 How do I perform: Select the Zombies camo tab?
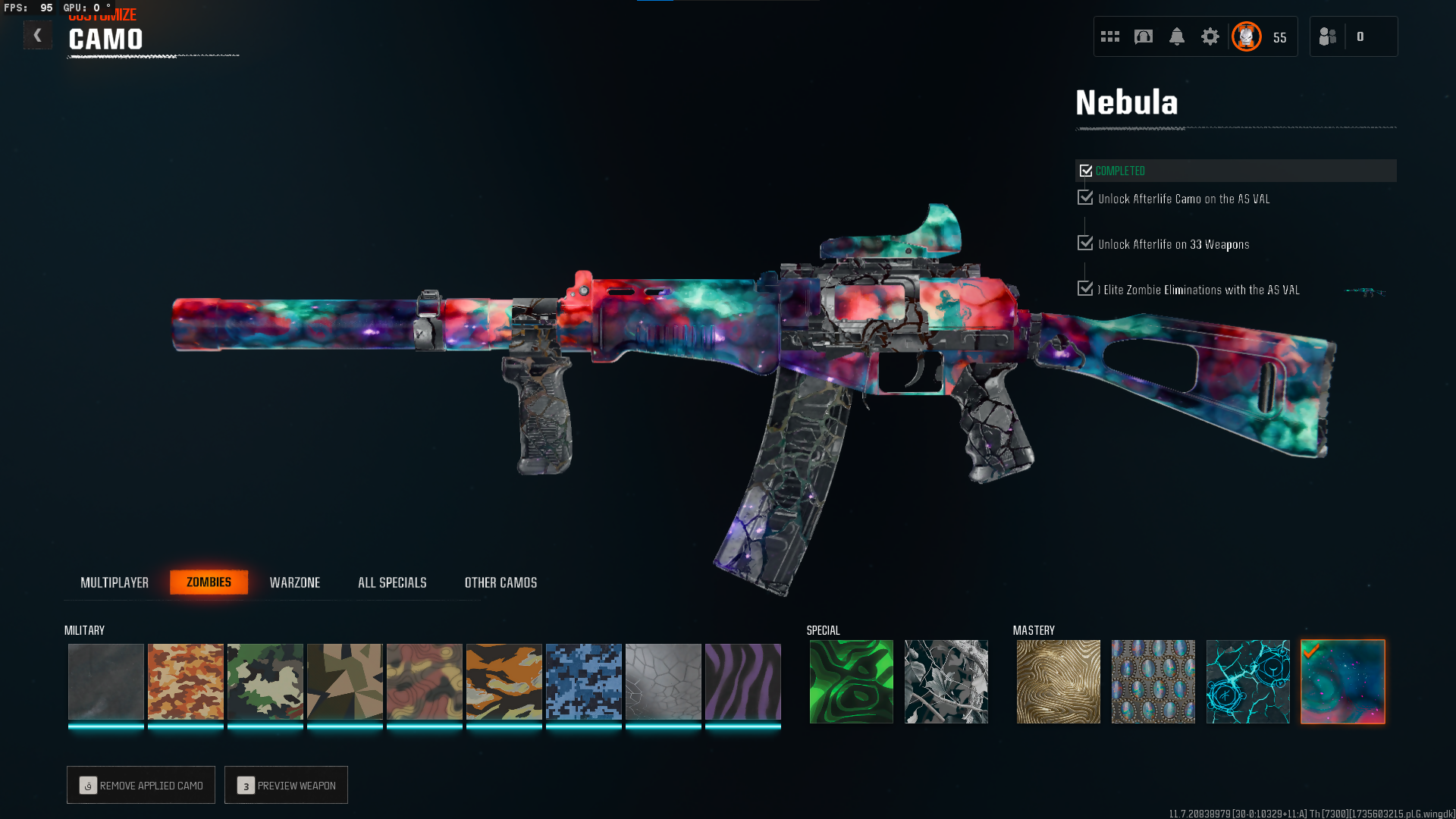point(209,582)
